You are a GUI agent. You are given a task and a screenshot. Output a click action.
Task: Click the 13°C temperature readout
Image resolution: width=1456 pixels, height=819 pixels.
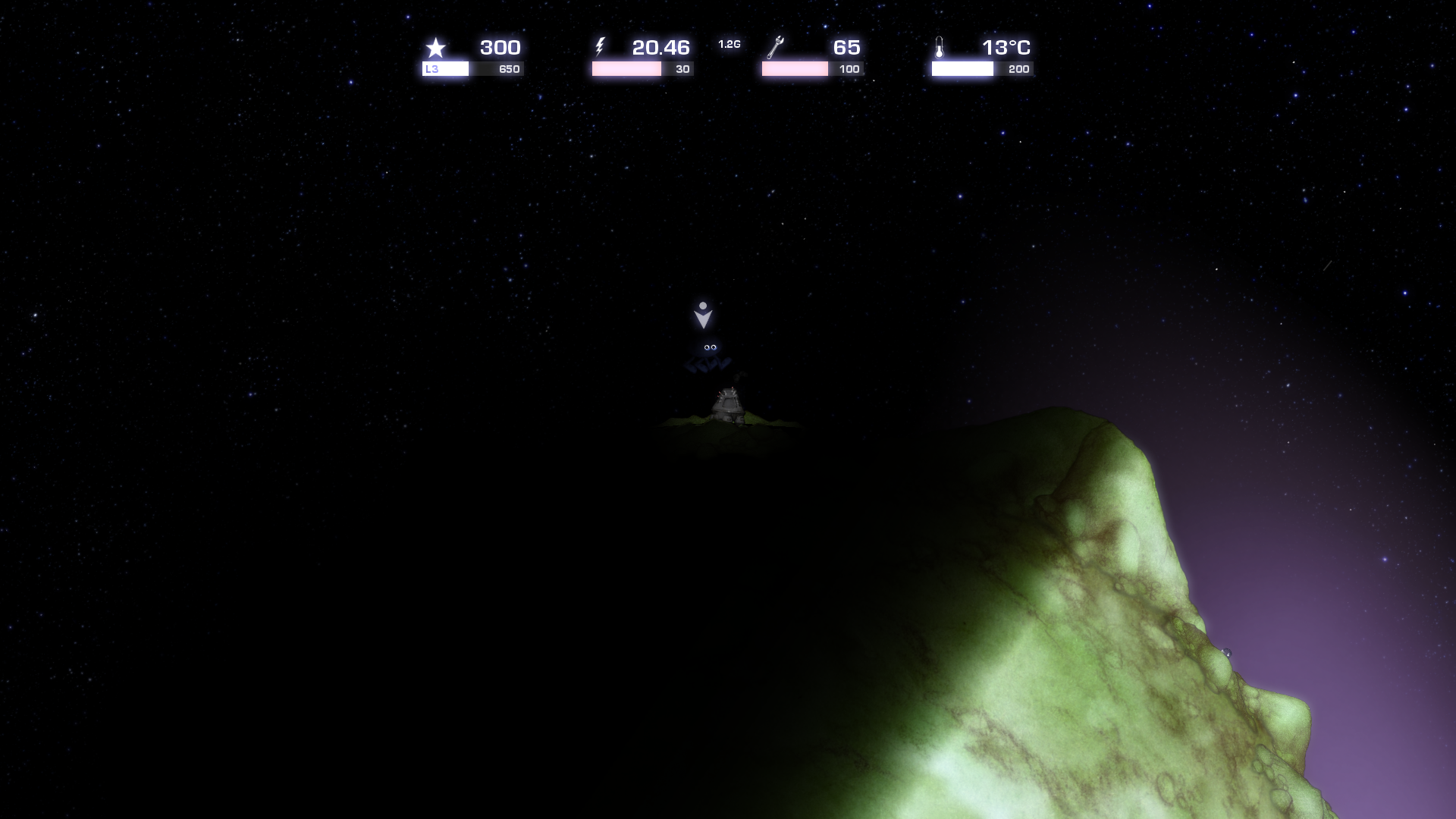(1006, 47)
